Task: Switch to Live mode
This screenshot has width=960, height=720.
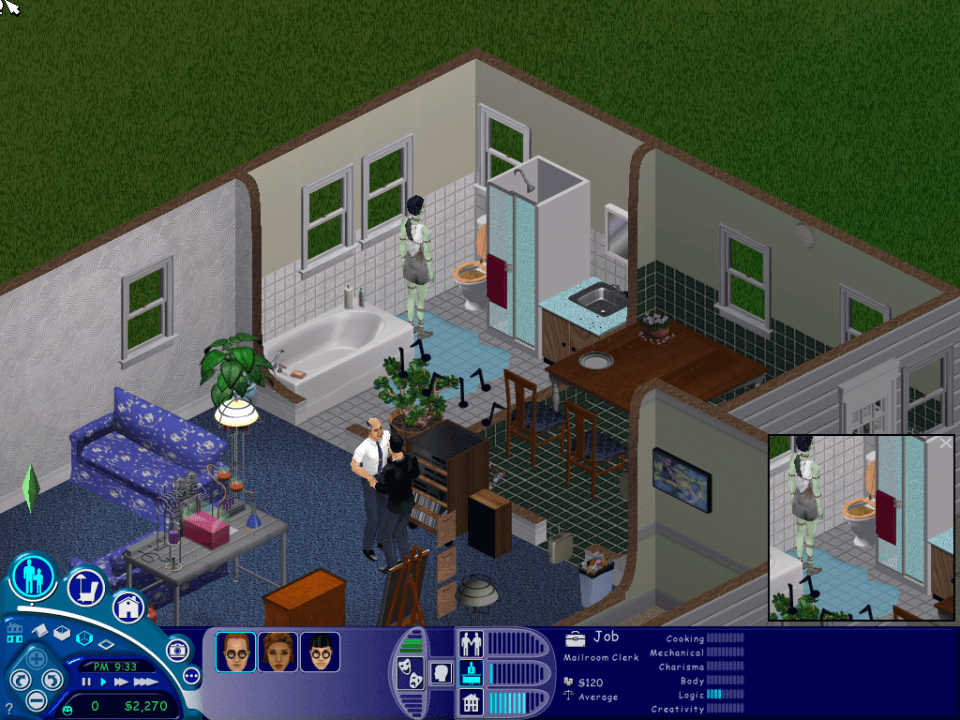Action: pos(33,578)
